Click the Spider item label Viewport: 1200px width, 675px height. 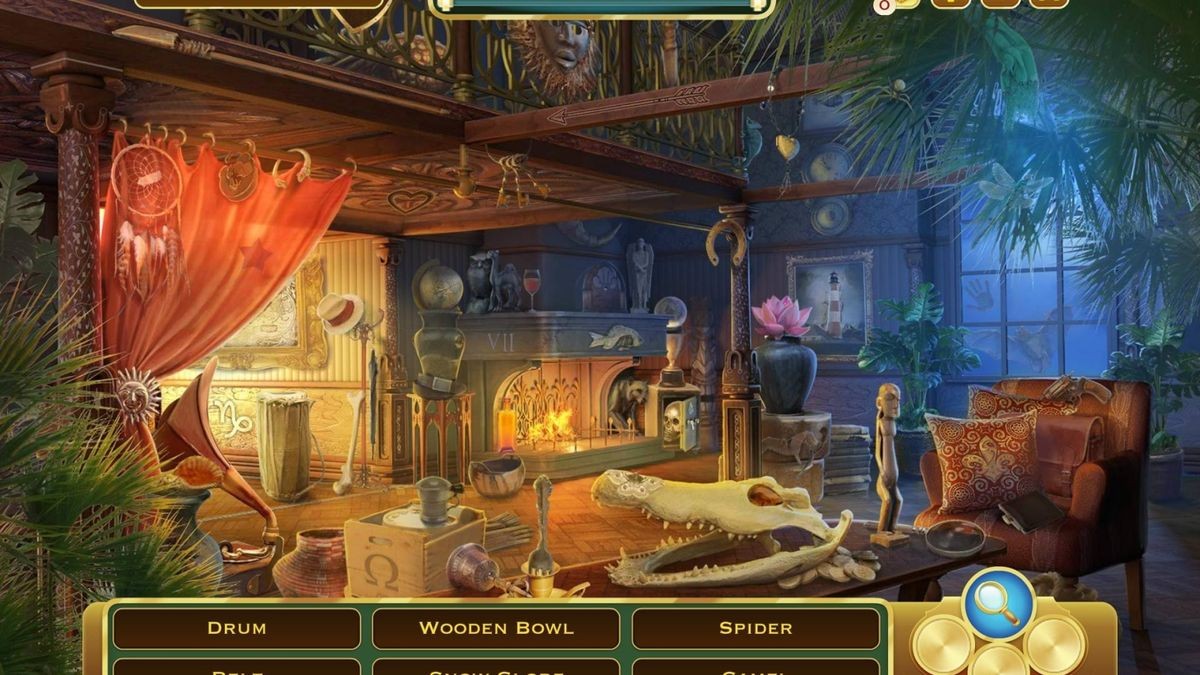pyautogui.click(x=756, y=629)
